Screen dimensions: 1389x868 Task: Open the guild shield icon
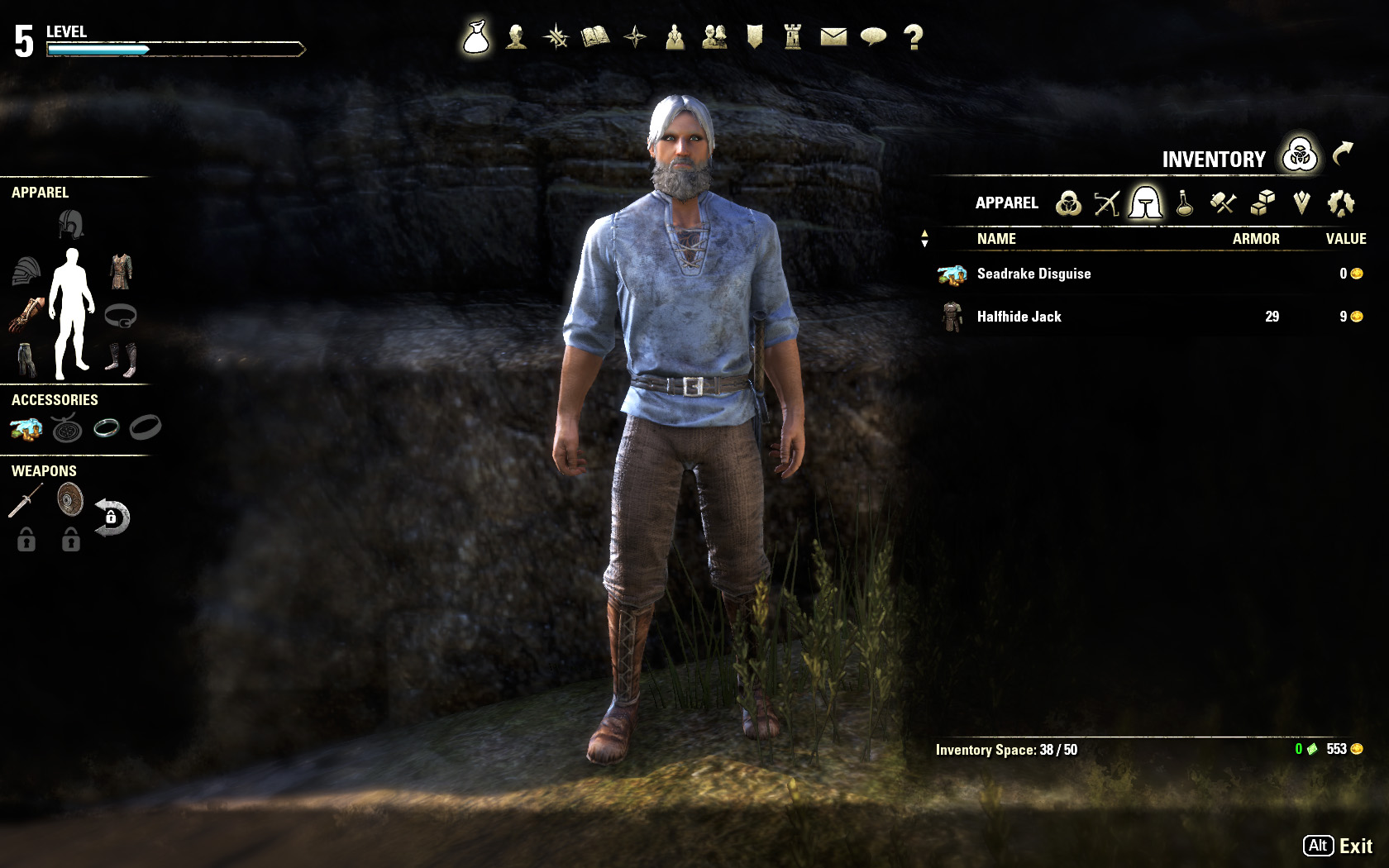click(x=754, y=37)
